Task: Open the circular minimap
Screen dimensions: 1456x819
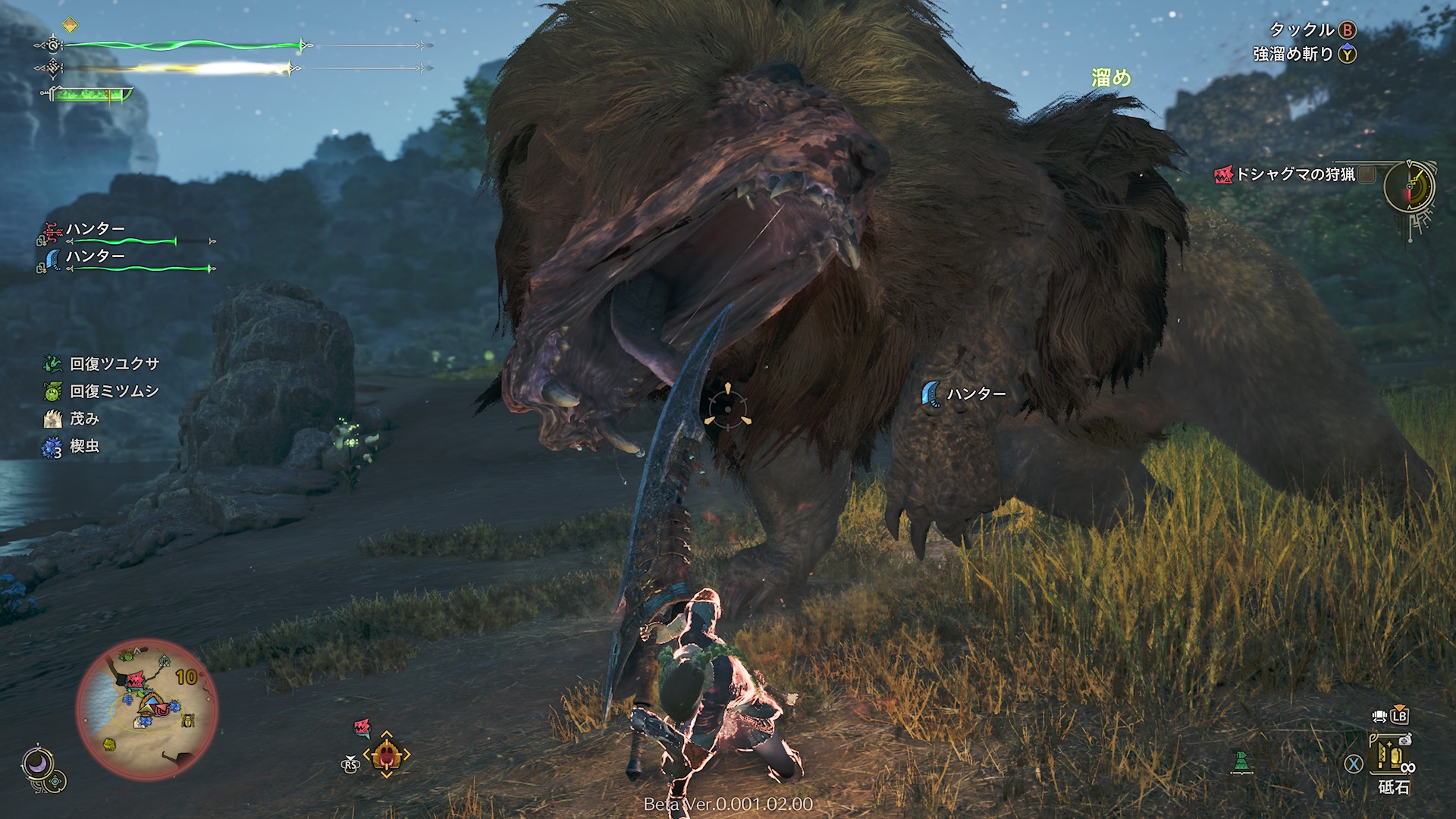Action: point(146,710)
